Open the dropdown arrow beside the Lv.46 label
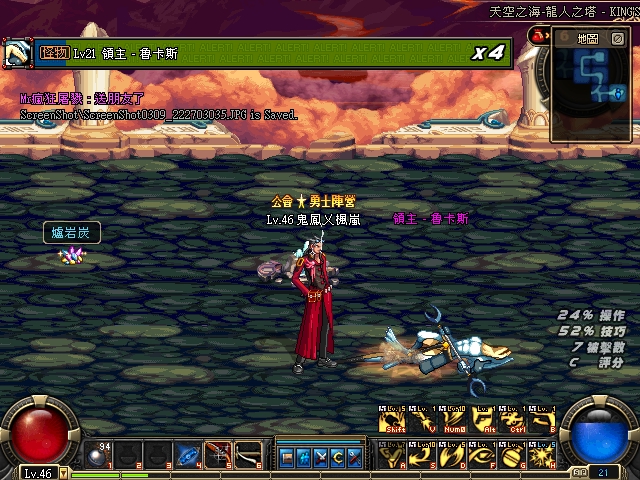This screenshot has width=640, height=480. tap(64, 472)
